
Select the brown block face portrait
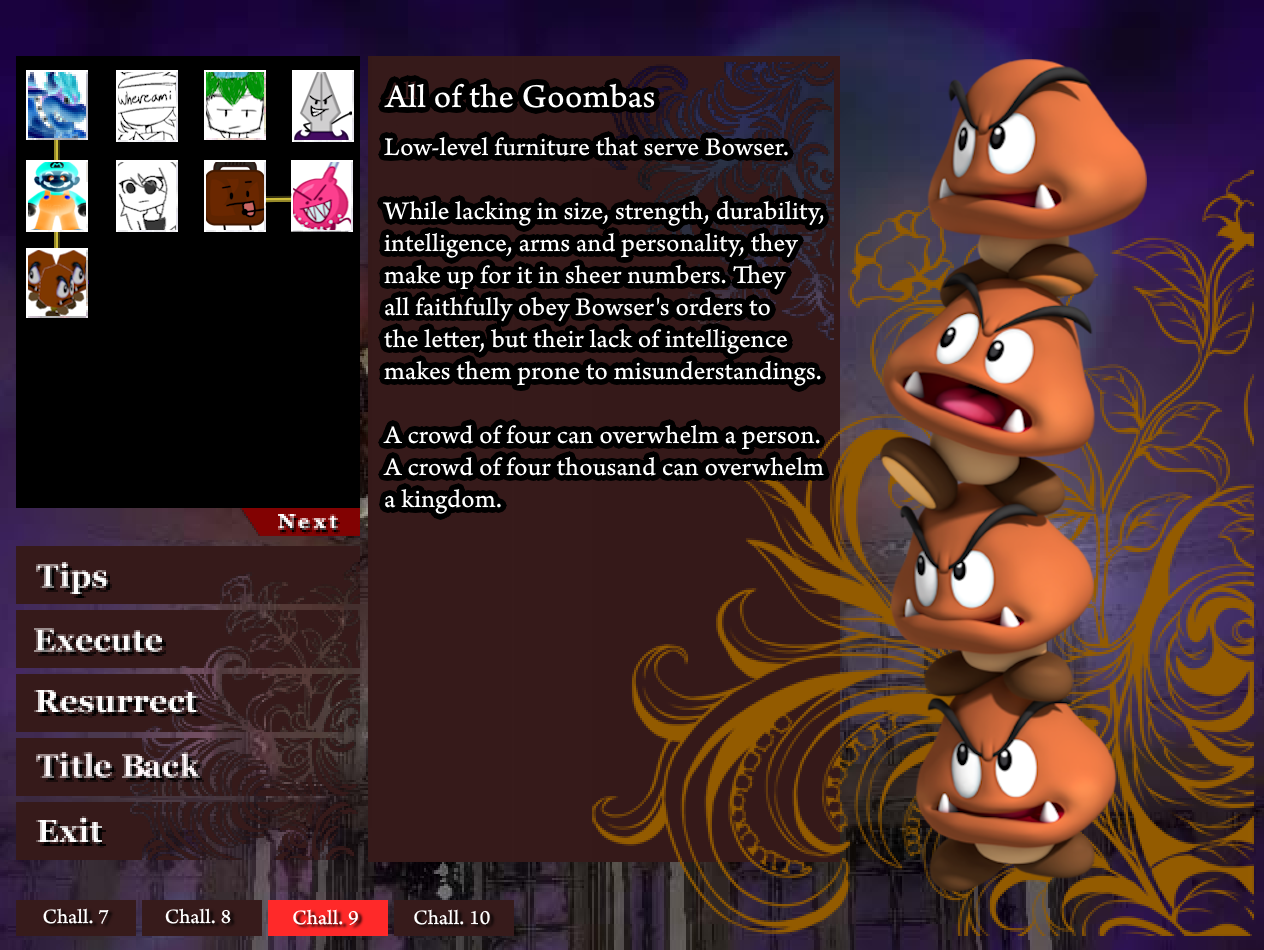235,196
